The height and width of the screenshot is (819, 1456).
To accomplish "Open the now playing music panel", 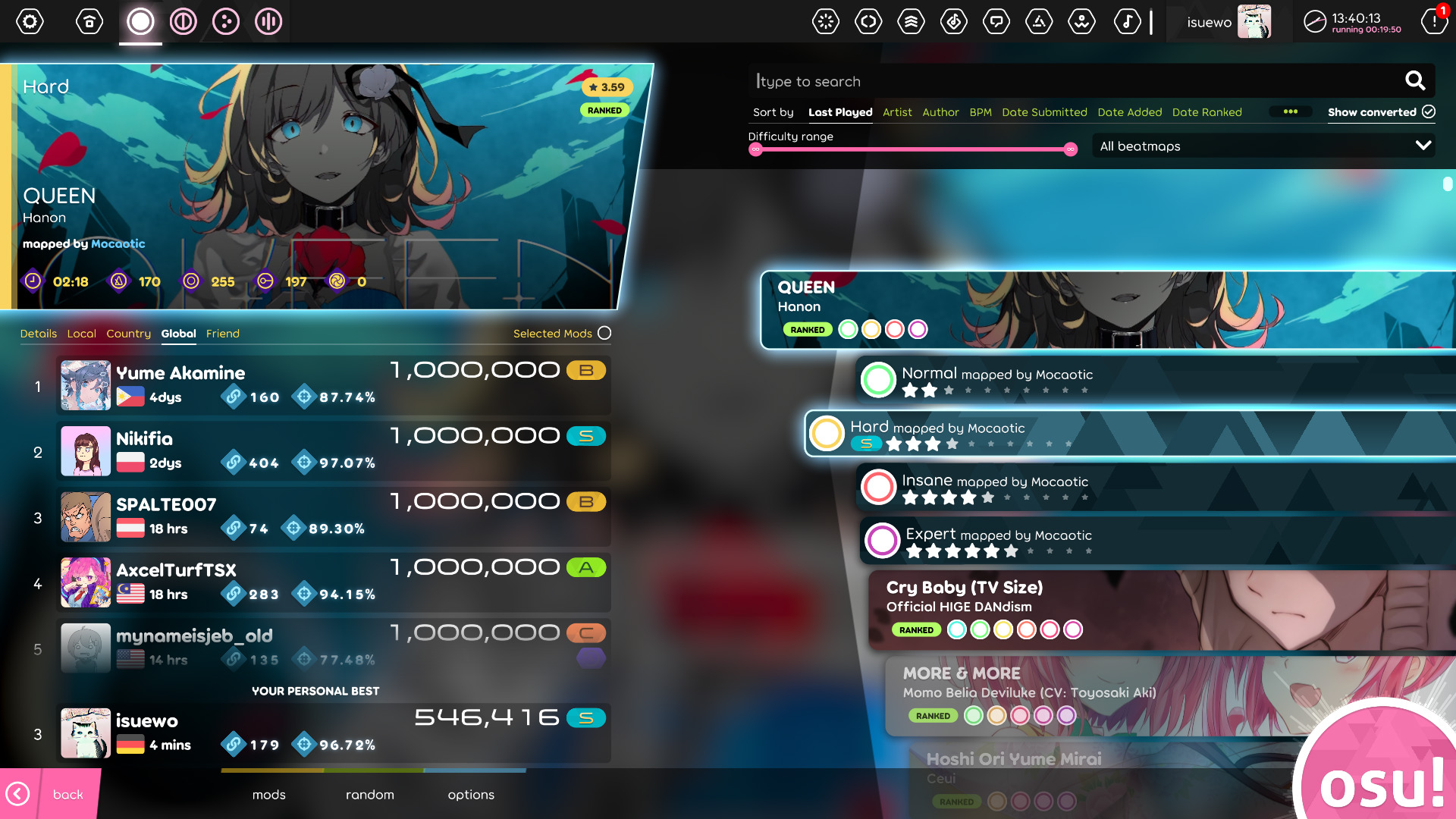I will (1128, 22).
